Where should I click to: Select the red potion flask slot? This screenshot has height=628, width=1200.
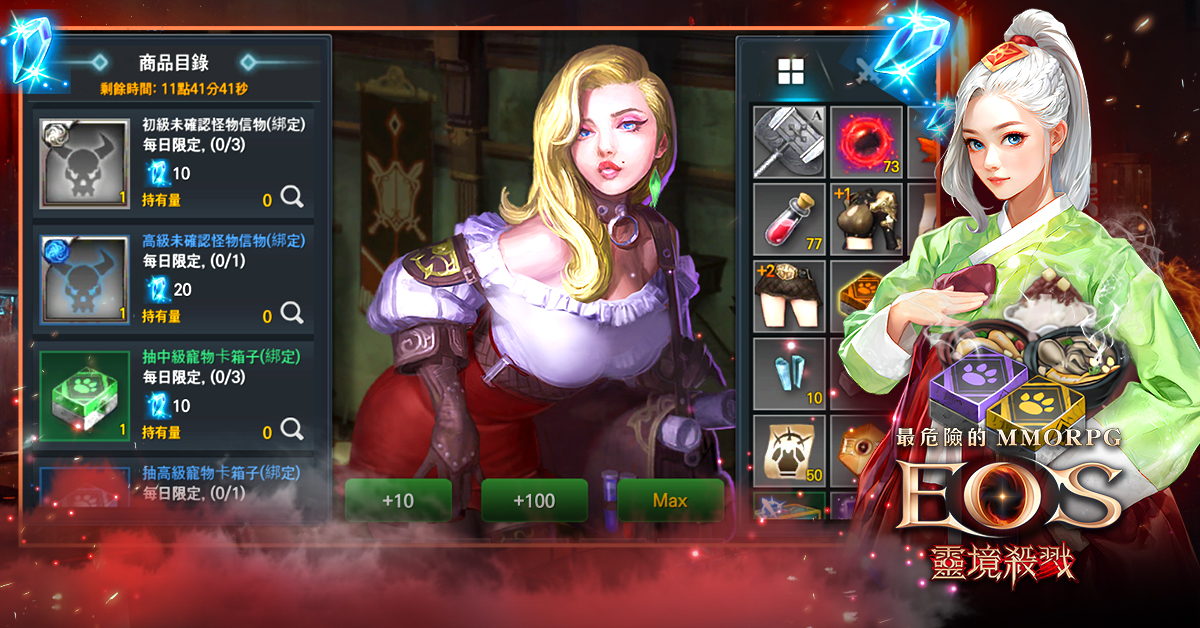pyautogui.click(x=789, y=218)
